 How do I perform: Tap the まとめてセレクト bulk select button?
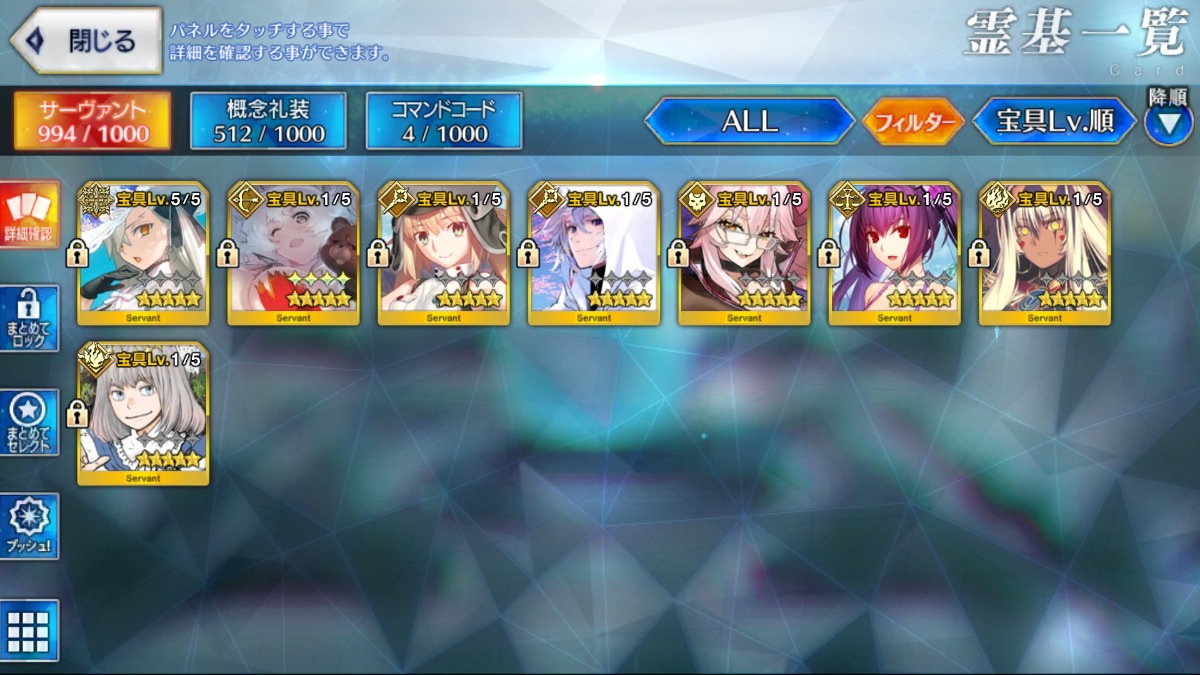[29, 422]
